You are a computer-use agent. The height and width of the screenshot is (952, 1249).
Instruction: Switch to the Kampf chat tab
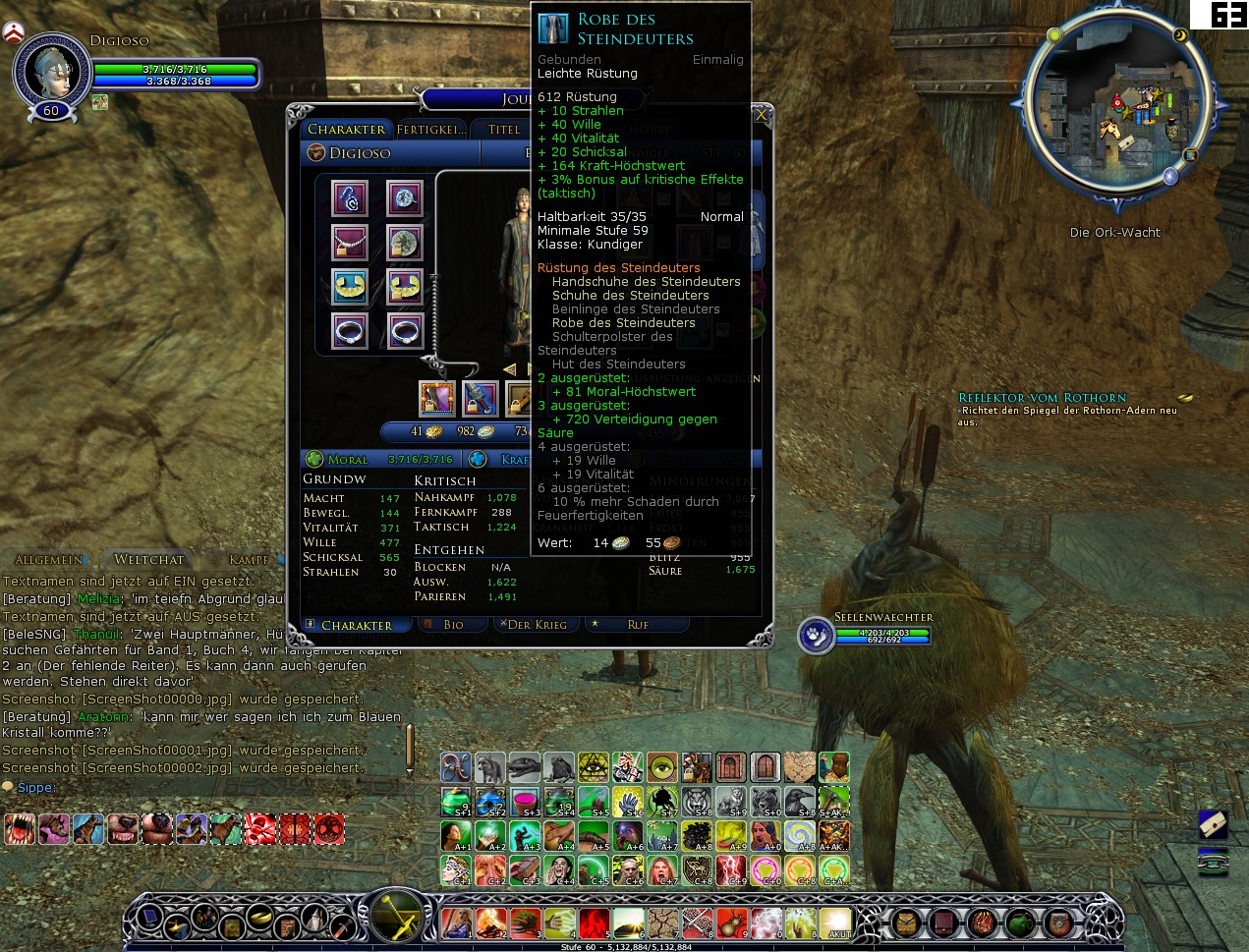pyautogui.click(x=248, y=559)
